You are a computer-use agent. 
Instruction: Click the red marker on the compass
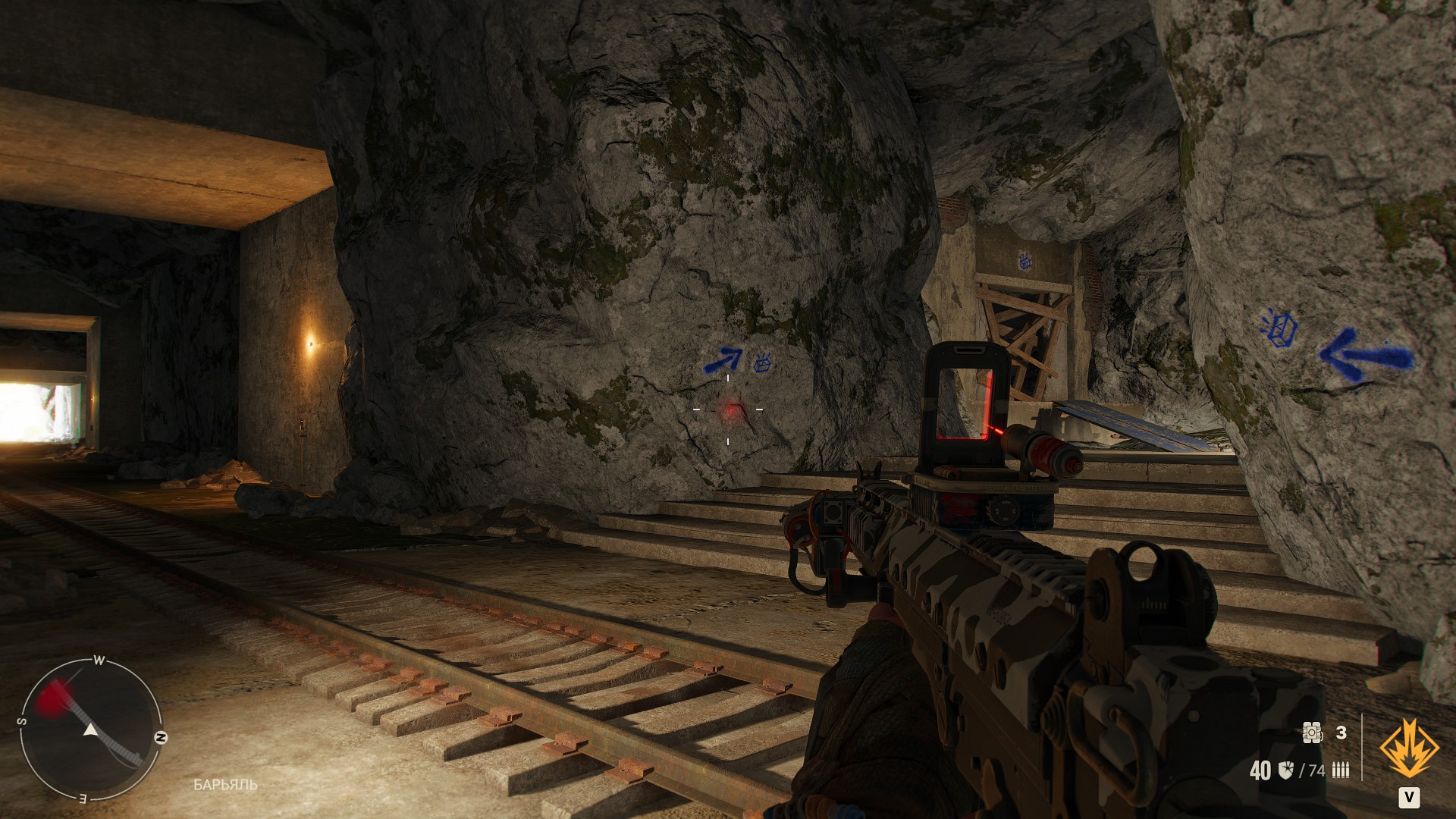point(54,695)
